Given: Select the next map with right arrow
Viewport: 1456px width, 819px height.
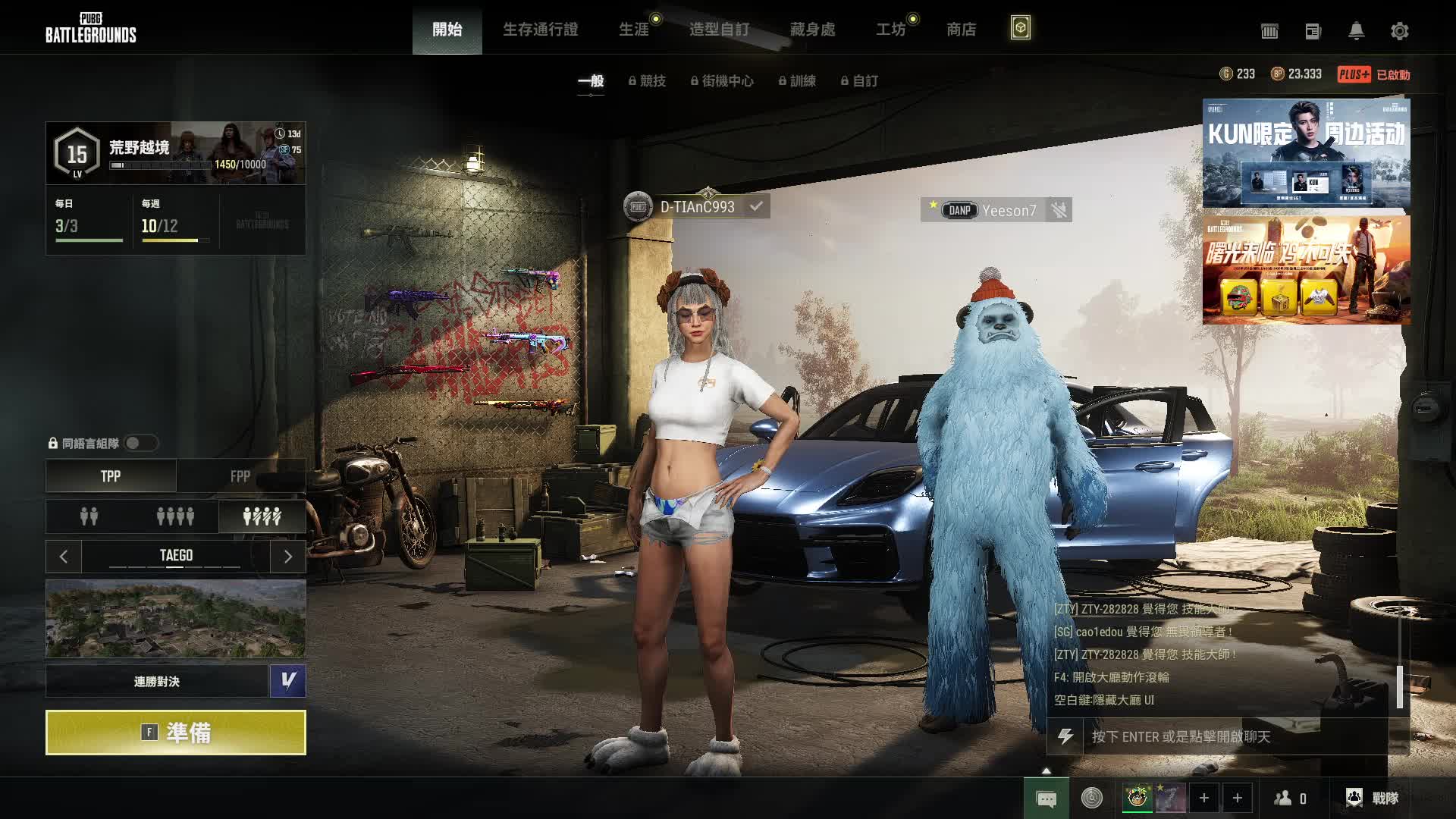Looking at the screenshot, I should tap(287, 557).
